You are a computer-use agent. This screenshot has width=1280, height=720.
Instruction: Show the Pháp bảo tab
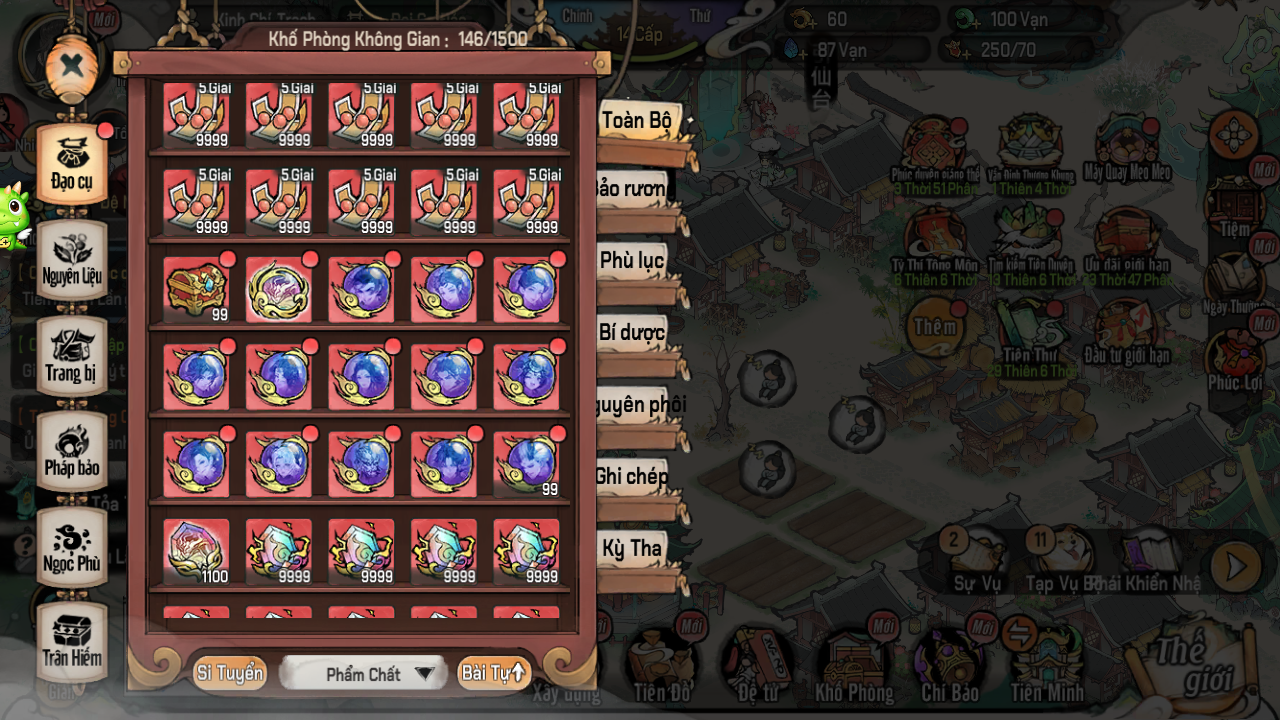(72, 450)
